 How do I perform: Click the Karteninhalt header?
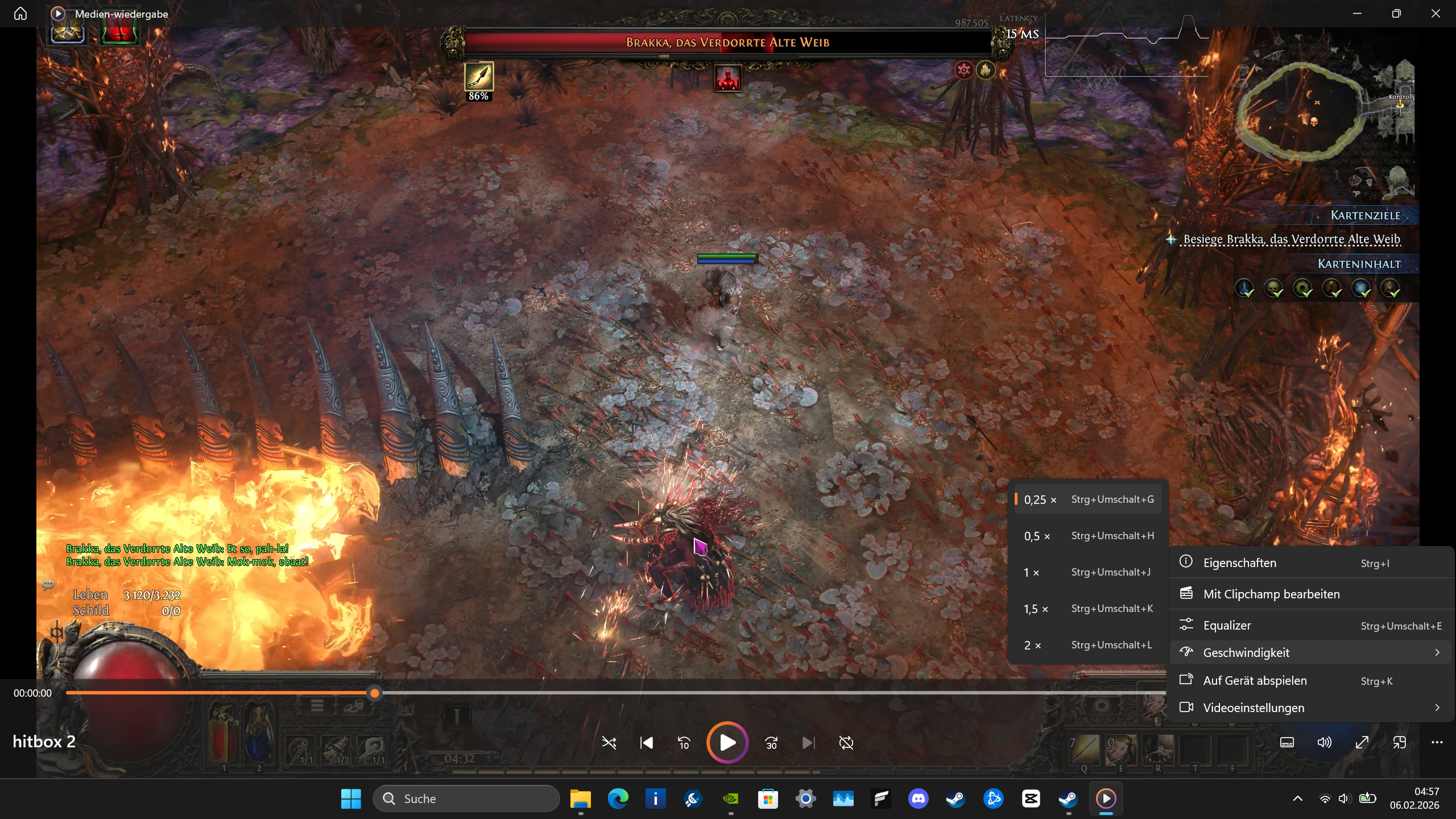[1359, 264]
